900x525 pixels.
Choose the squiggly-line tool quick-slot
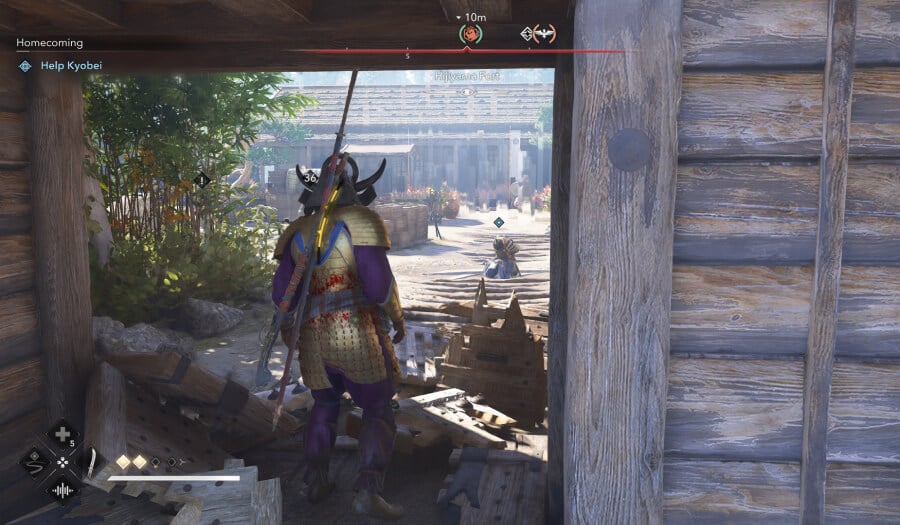34,463
